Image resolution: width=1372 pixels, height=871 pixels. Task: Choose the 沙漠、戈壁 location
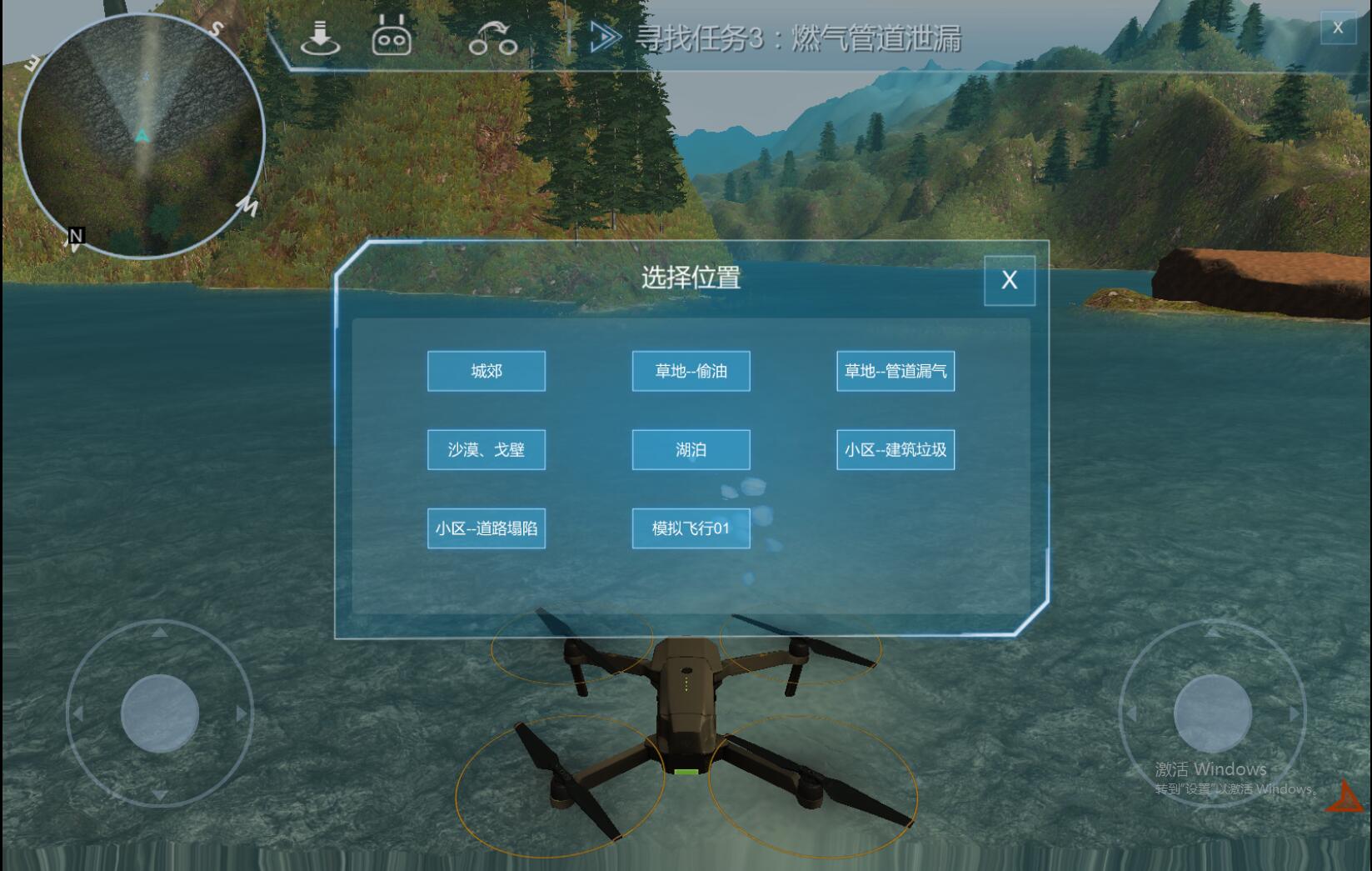coord(486,450)
